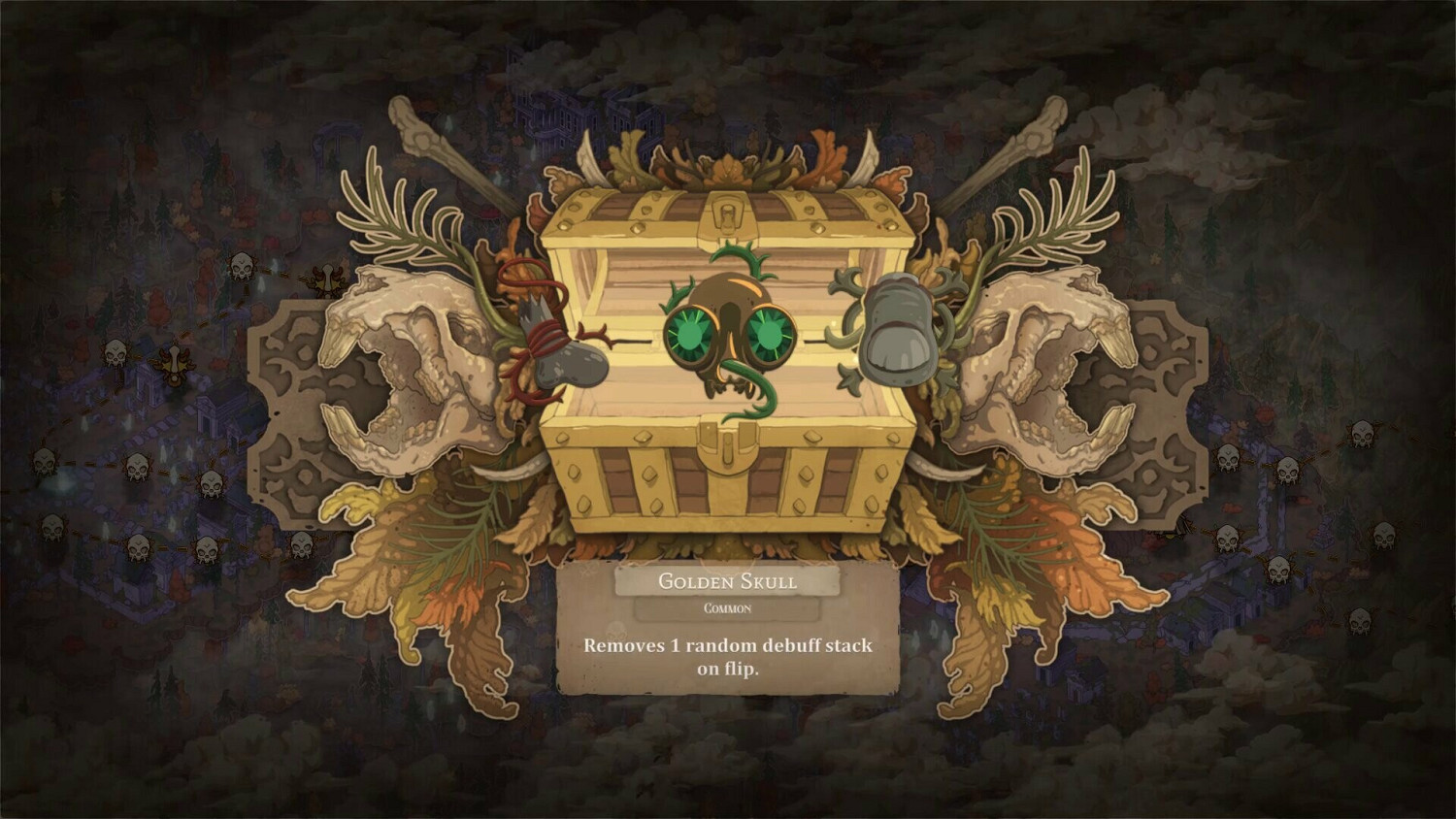The image size is (1456, 819).
Task: Click the Common rarity label
Action: (728, 608)
